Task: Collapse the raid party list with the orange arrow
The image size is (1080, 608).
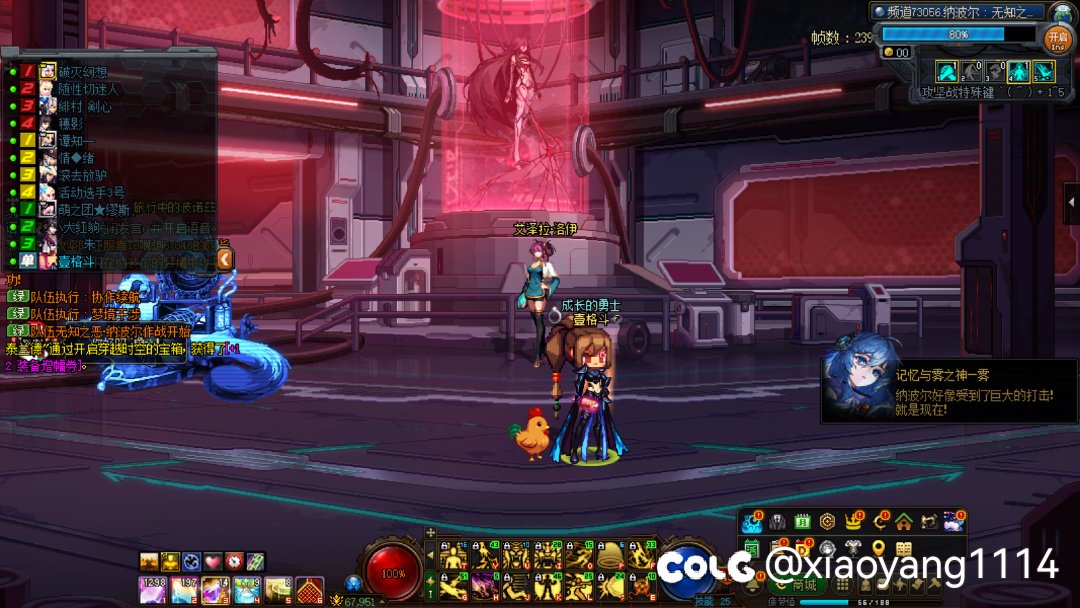Action: tap(225, 260)
